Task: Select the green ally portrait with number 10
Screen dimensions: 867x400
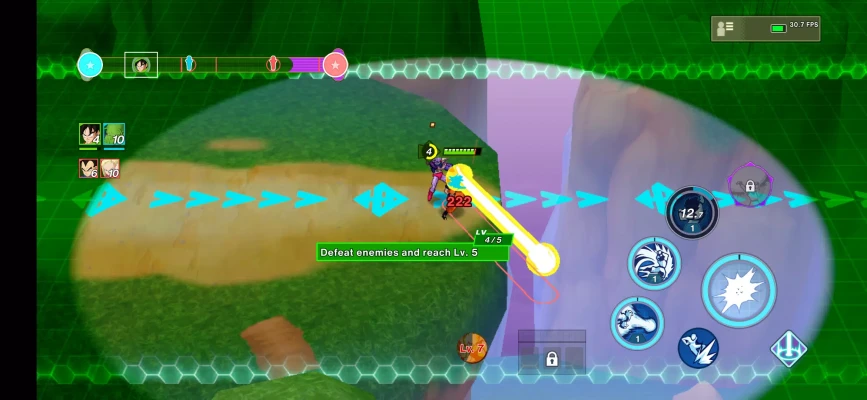Action: coord(114,135)
